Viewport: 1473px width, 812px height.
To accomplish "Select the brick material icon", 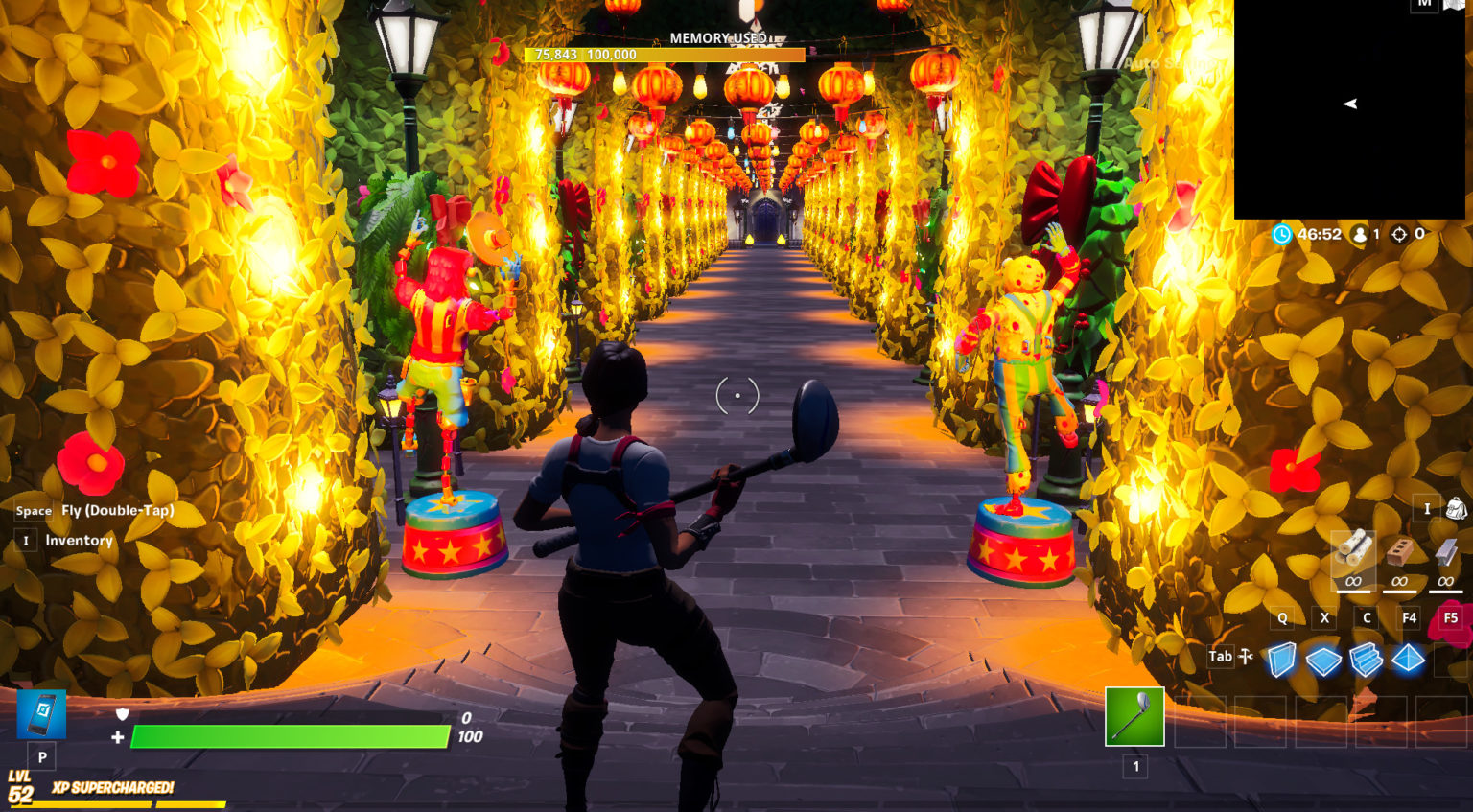I will pos(1398,550).
